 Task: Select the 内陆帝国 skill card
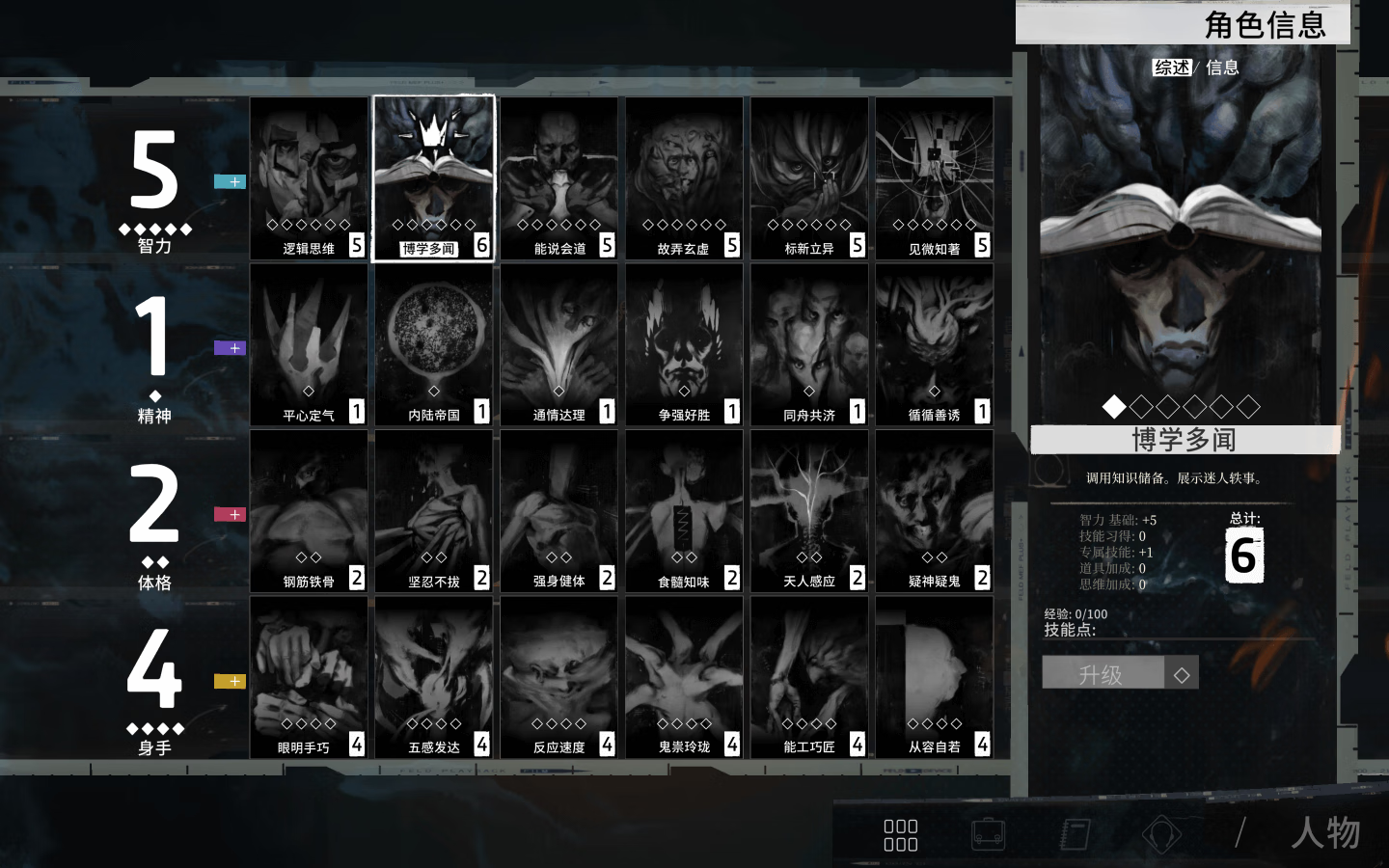point(434,344)
